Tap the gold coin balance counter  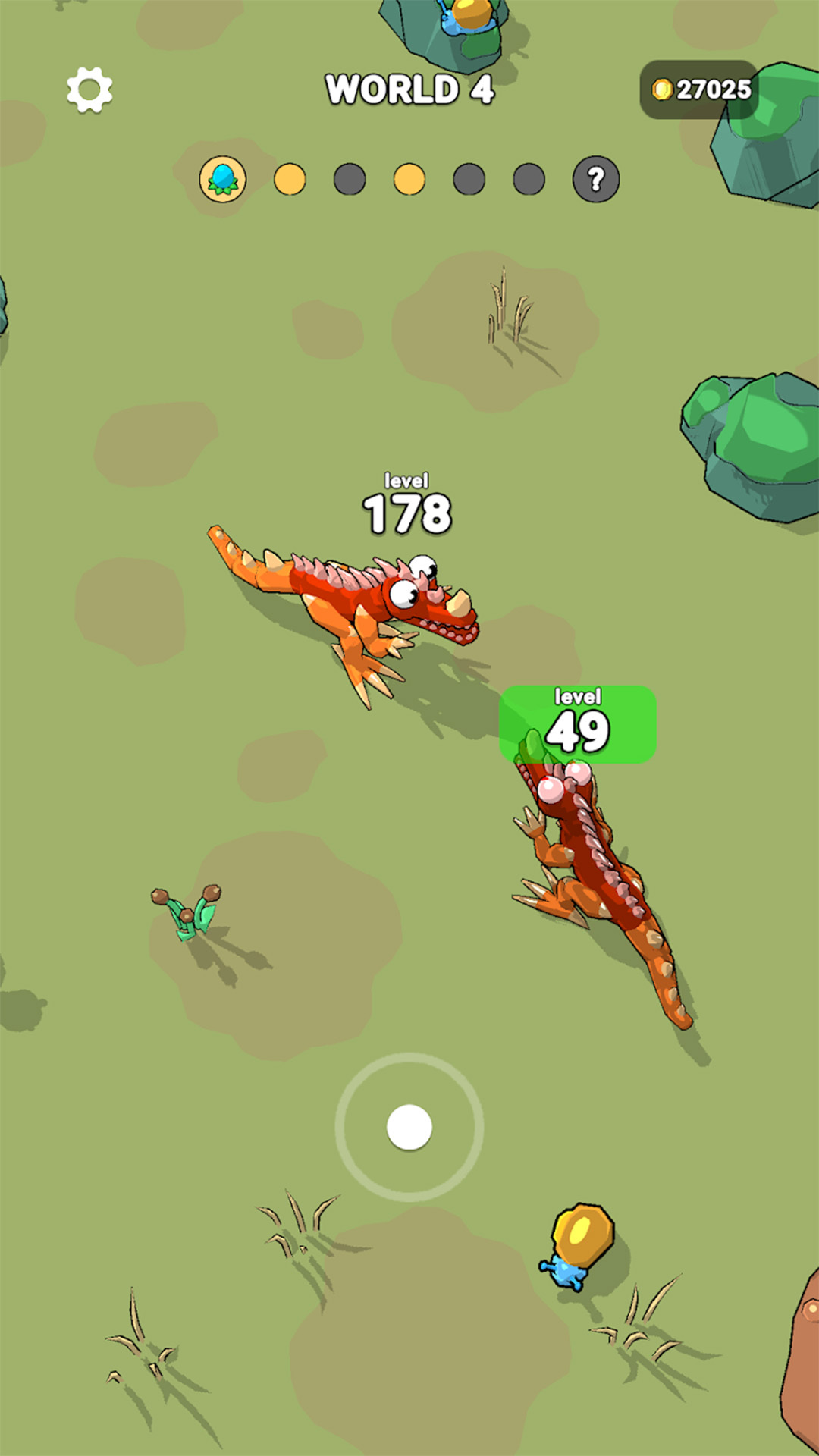click(x=701, y=89)
